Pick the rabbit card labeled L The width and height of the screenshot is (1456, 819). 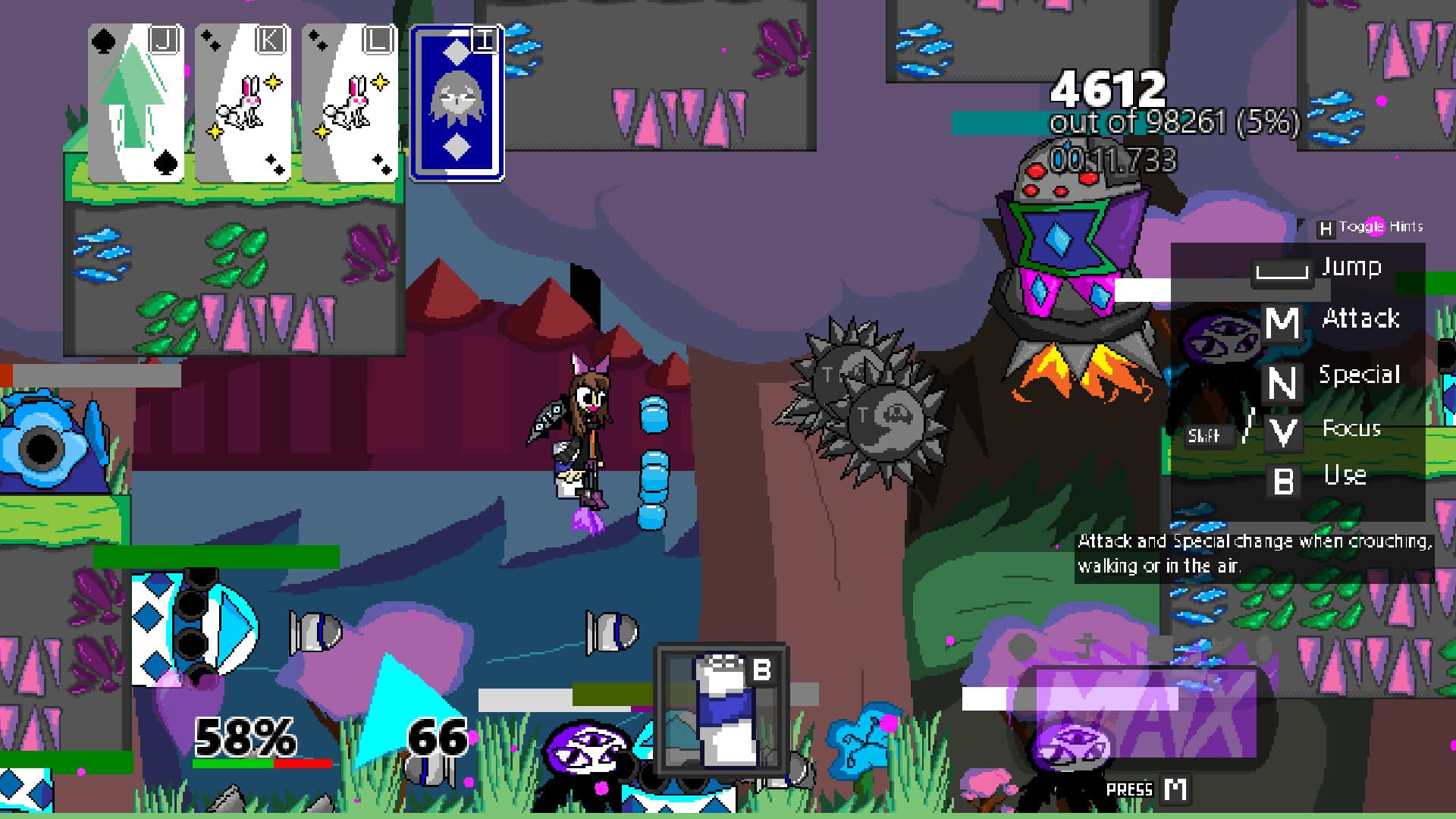pyautogui.click(x=347, y=102)
